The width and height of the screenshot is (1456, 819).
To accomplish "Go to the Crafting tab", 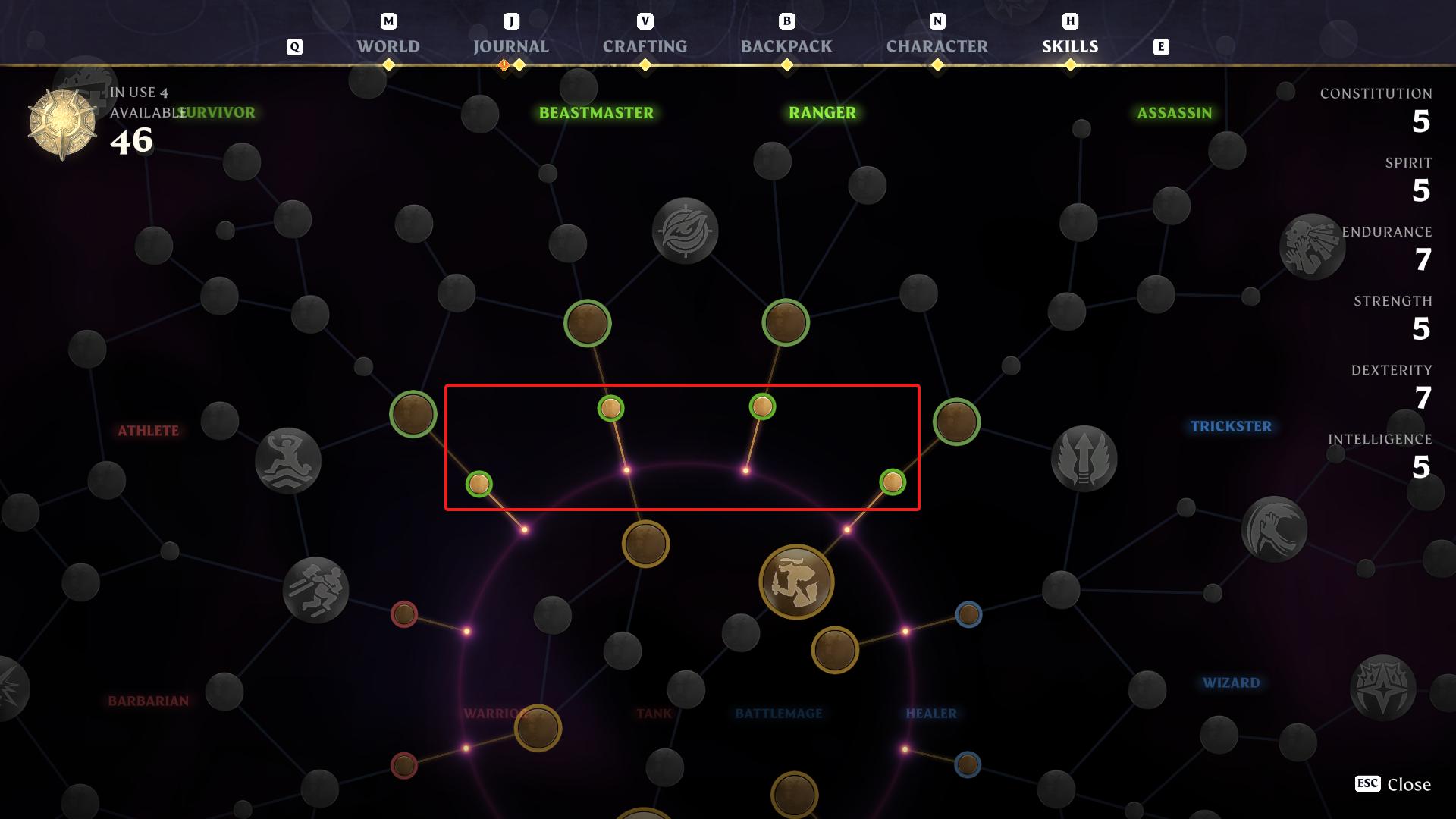I will 645,47.
